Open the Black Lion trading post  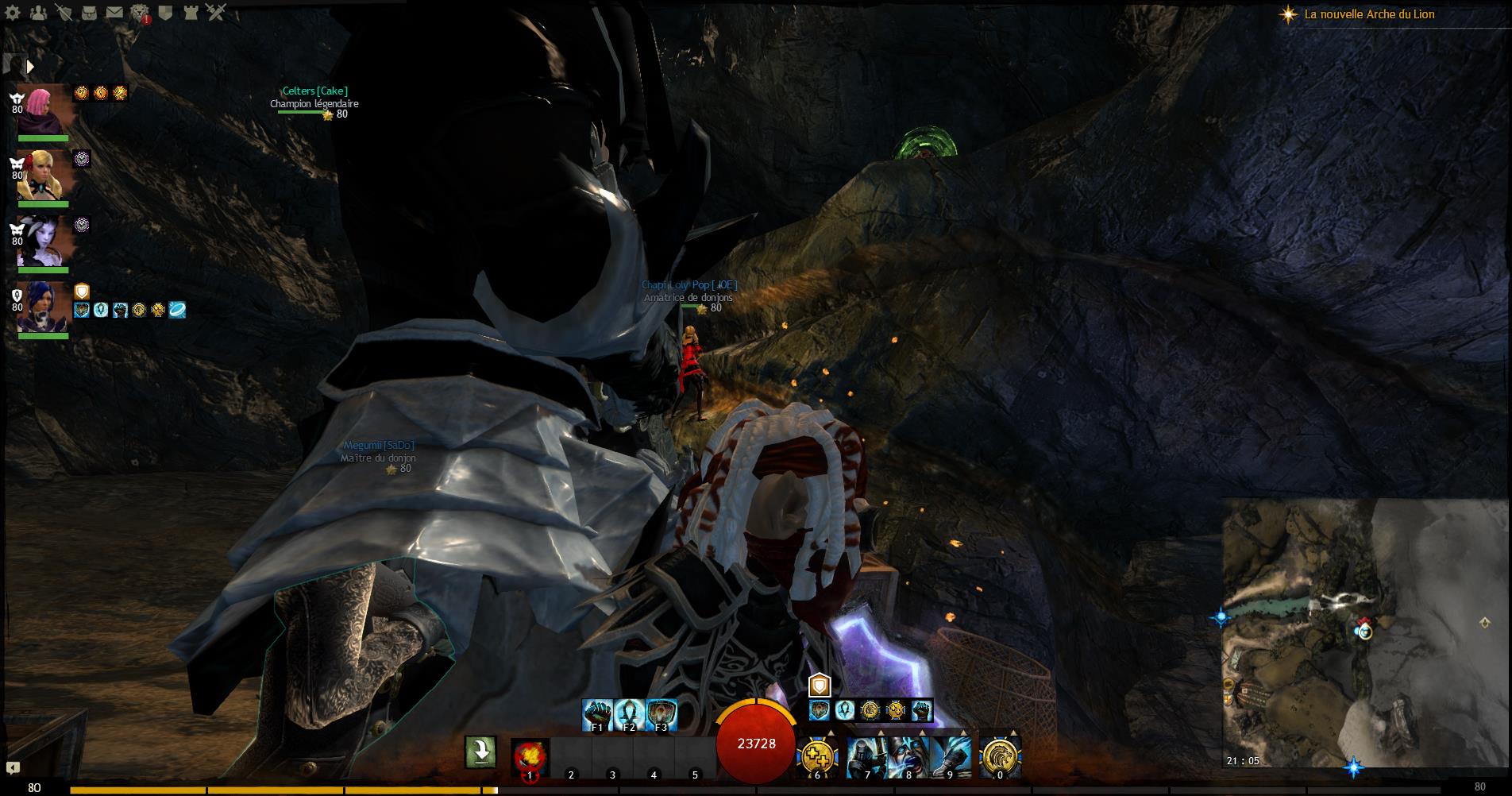140,13
